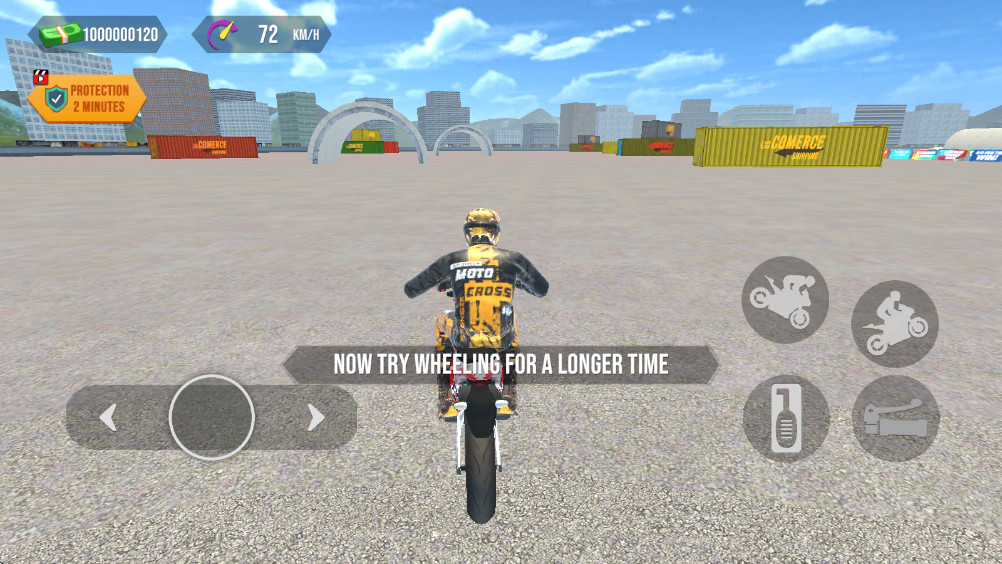Hit the gas pedal button
Screen dimensions: 1002x564
786,418
